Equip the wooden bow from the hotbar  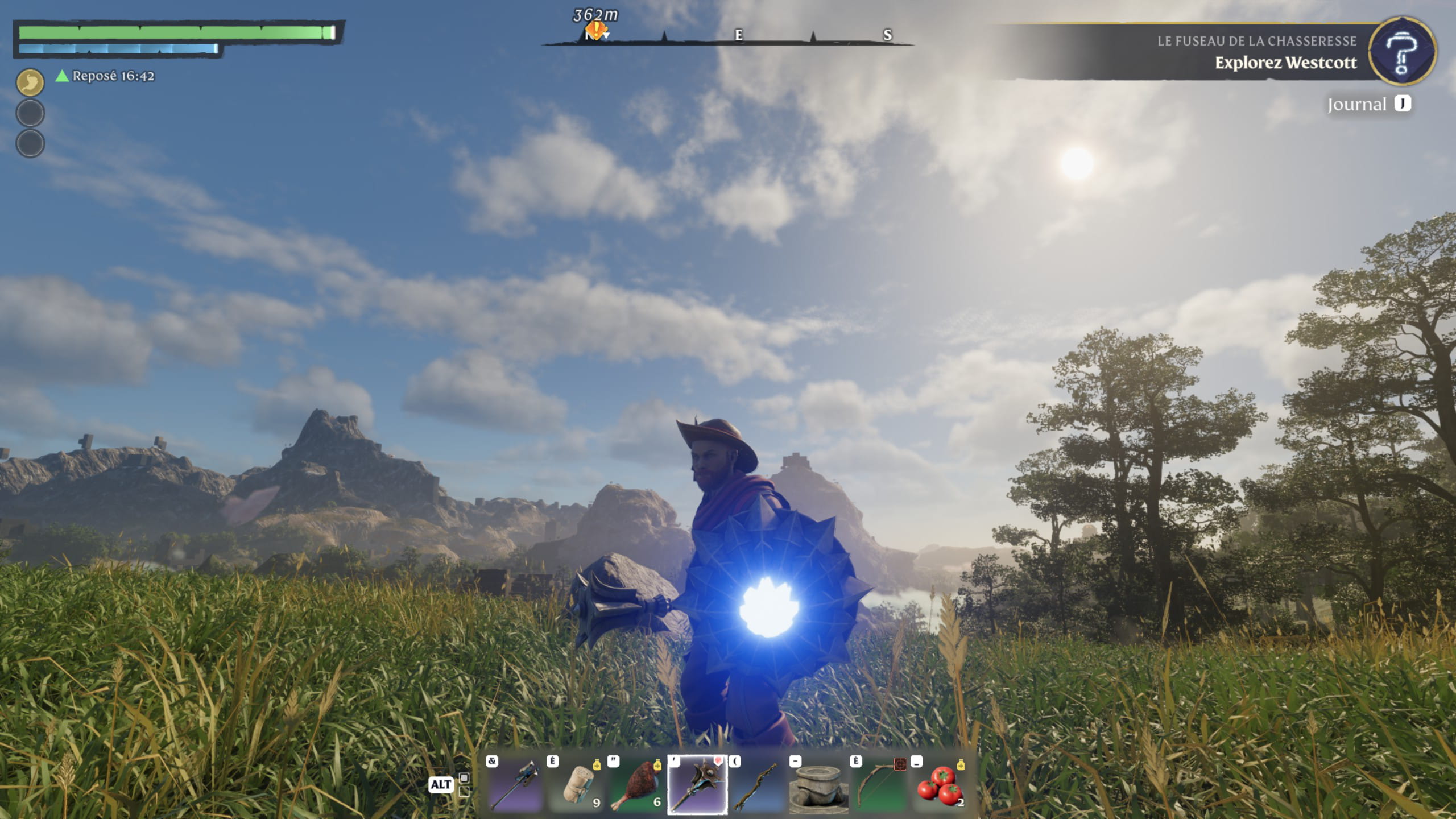click(x=879, y=785)
